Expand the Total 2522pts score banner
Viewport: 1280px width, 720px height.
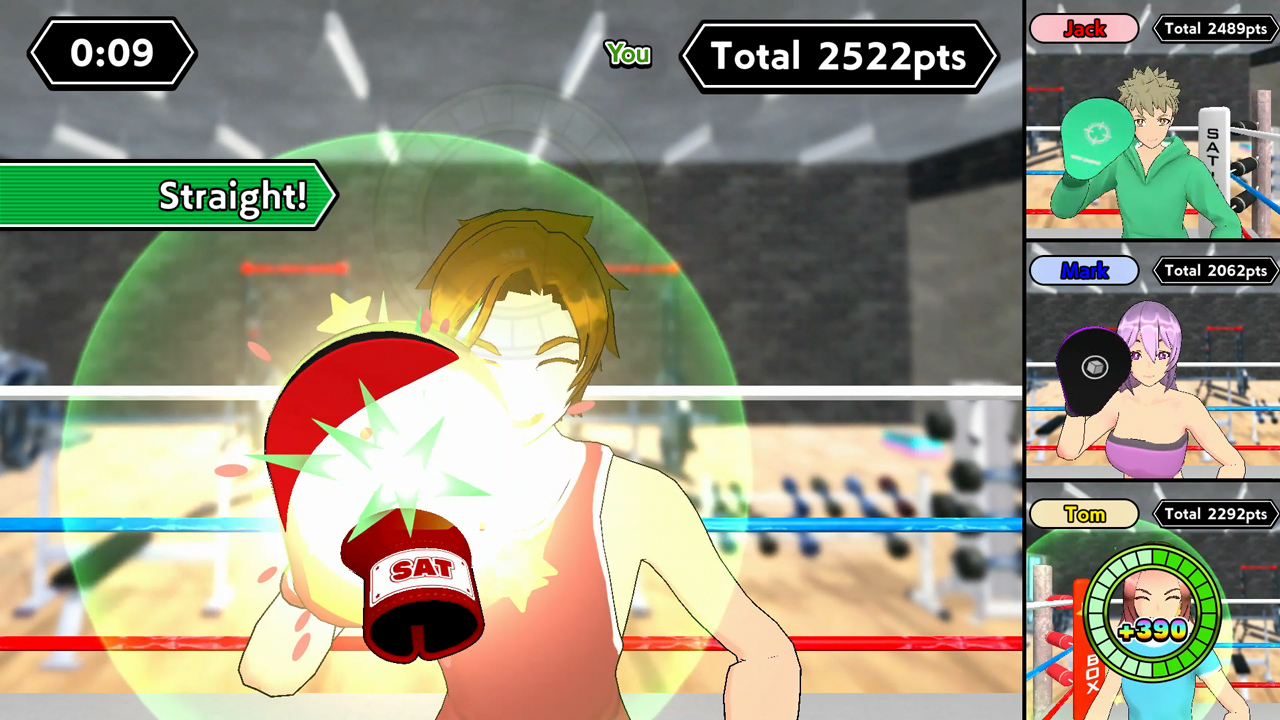coord(840,57)
